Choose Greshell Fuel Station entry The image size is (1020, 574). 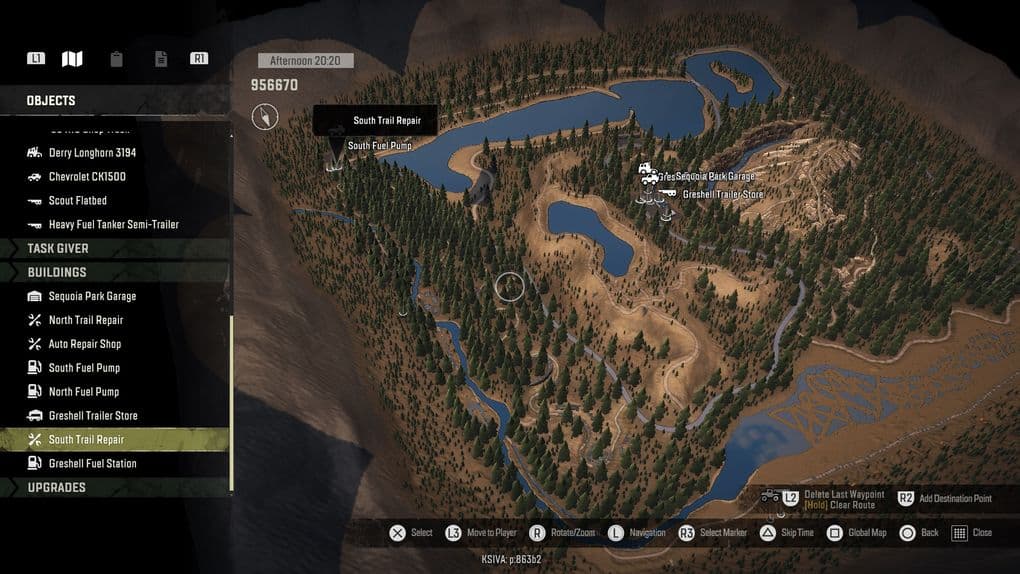pyautogui.click(x=92, y=464)
